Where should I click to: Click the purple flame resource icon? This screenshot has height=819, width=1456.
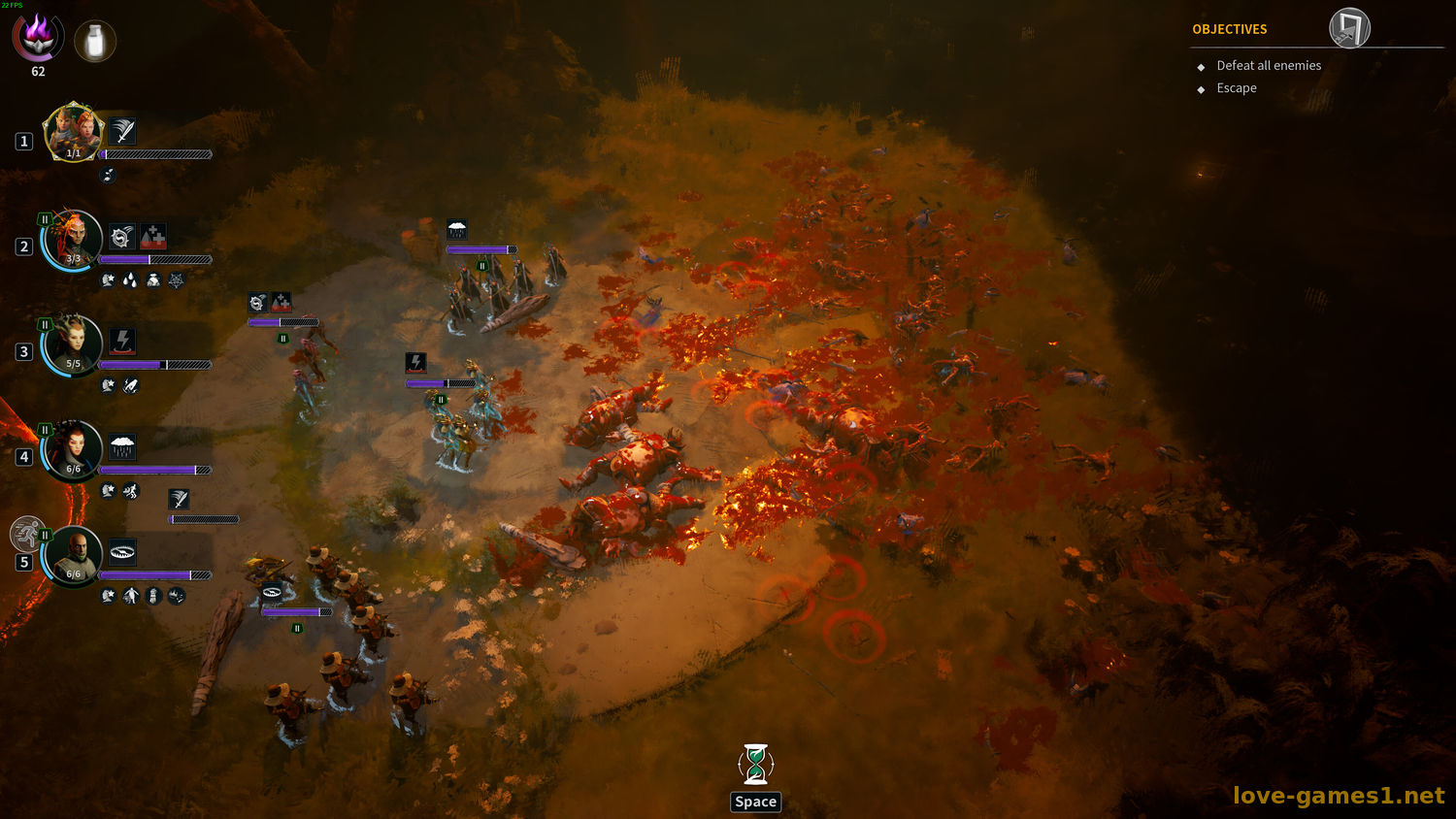coord(38,37)
